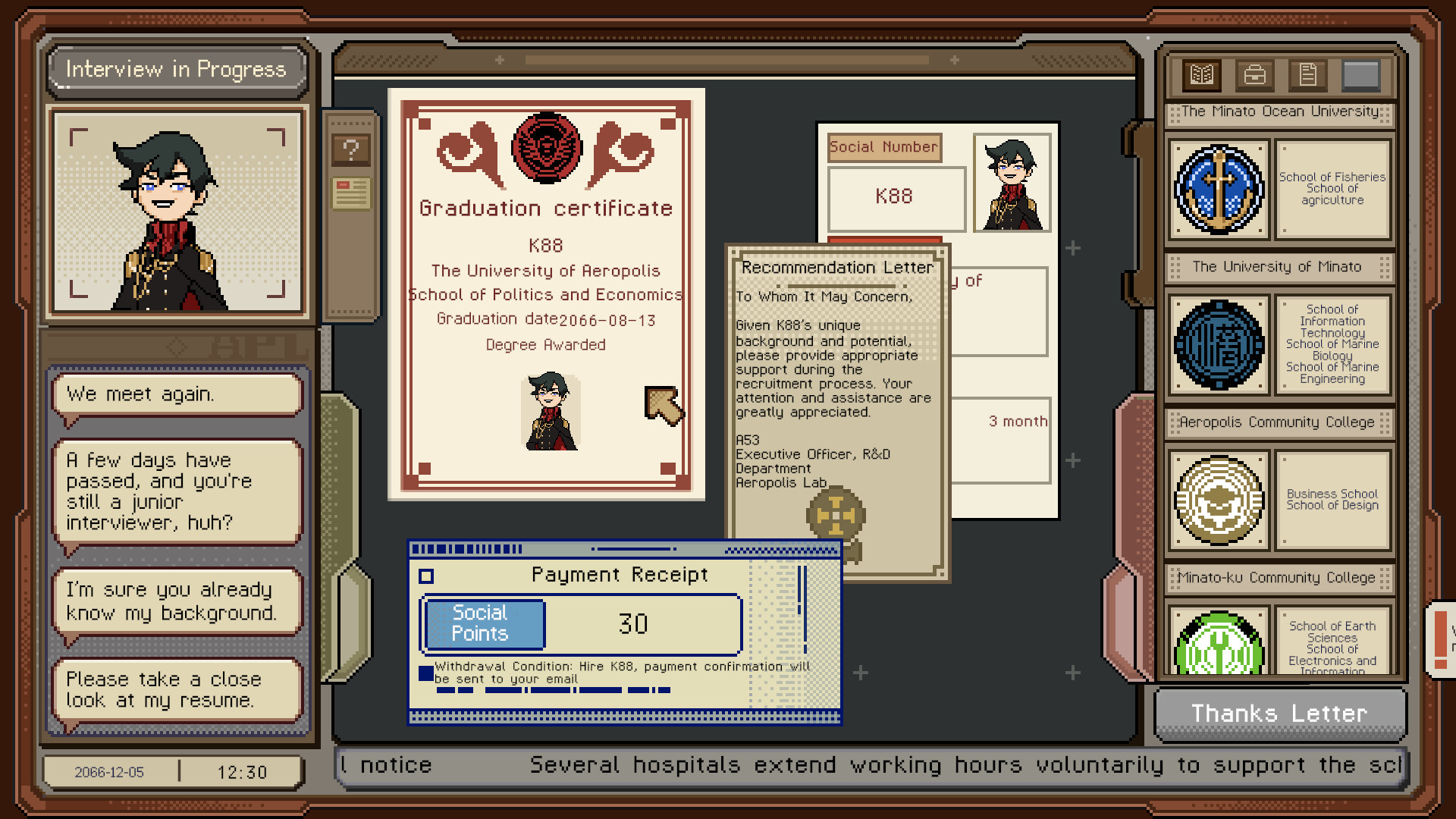Click the question mark help icon
Image resolution: width=1456 pixels, height=819 pixels.
pyautogui.click(x=350, y=149)
